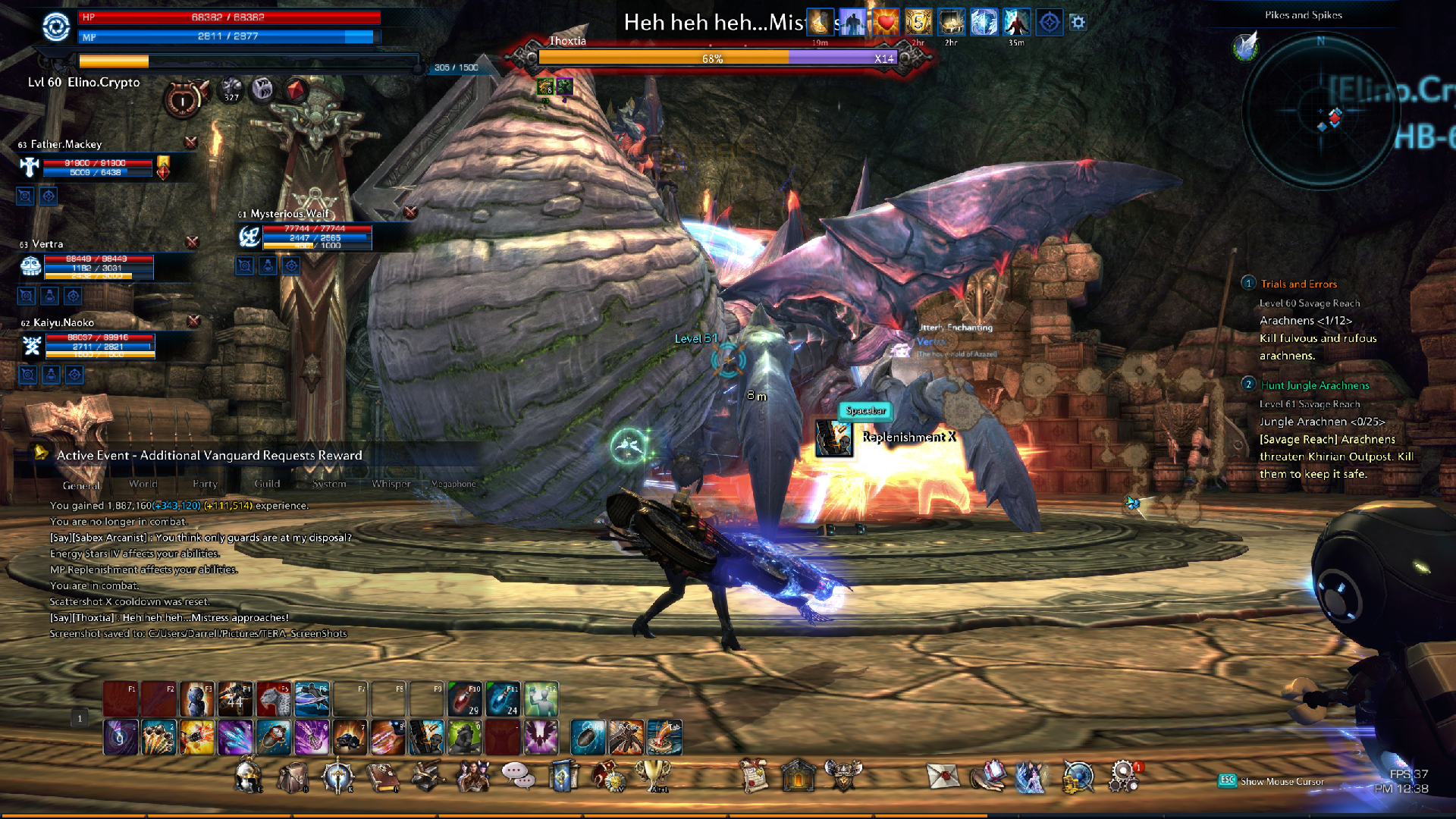The image size is (1456, 819).
Task: Select the Trials and Errors quest tracker
Action: click(x=1298, y=284)
